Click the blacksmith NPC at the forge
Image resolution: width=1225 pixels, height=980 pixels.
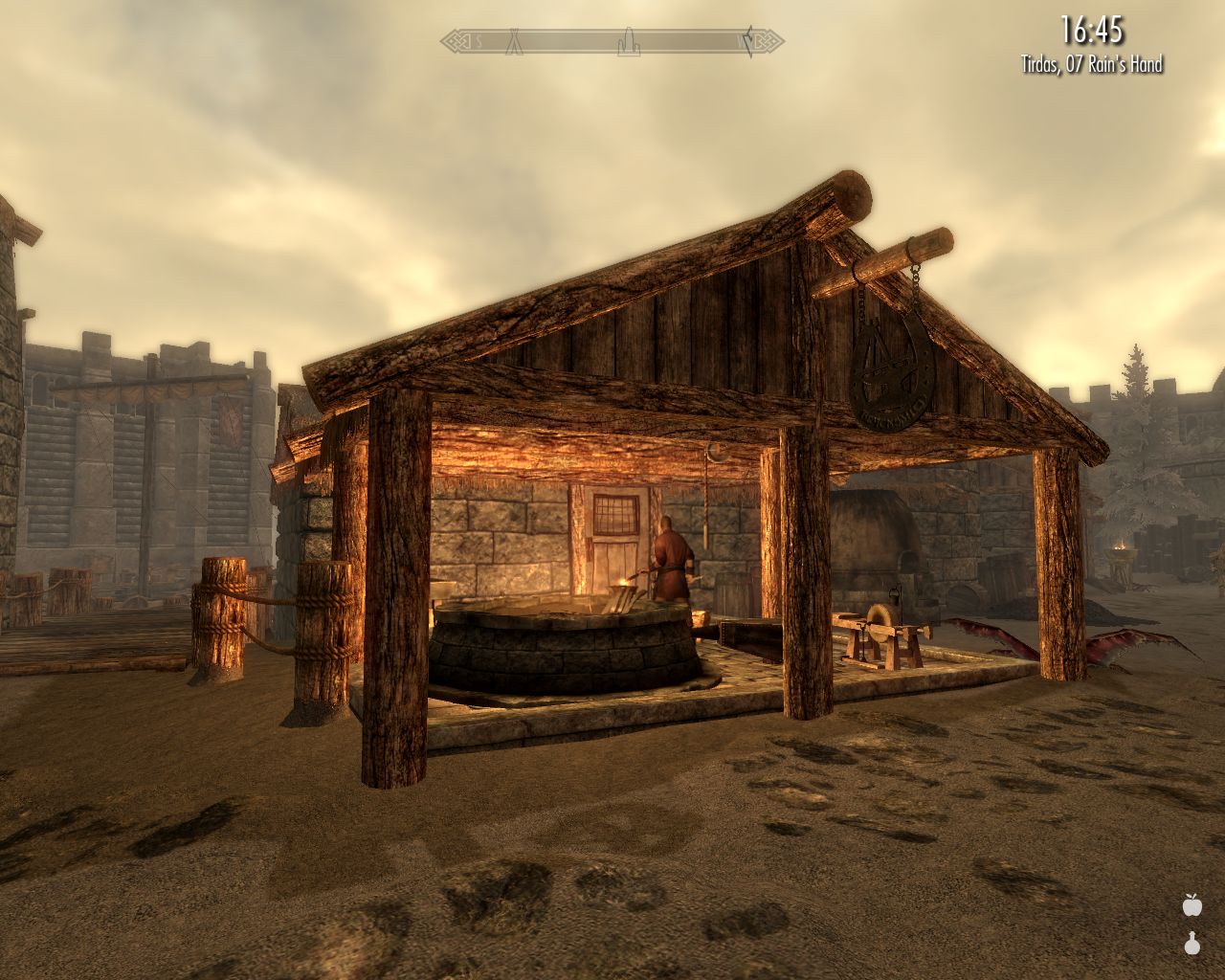tap(672, 560)
